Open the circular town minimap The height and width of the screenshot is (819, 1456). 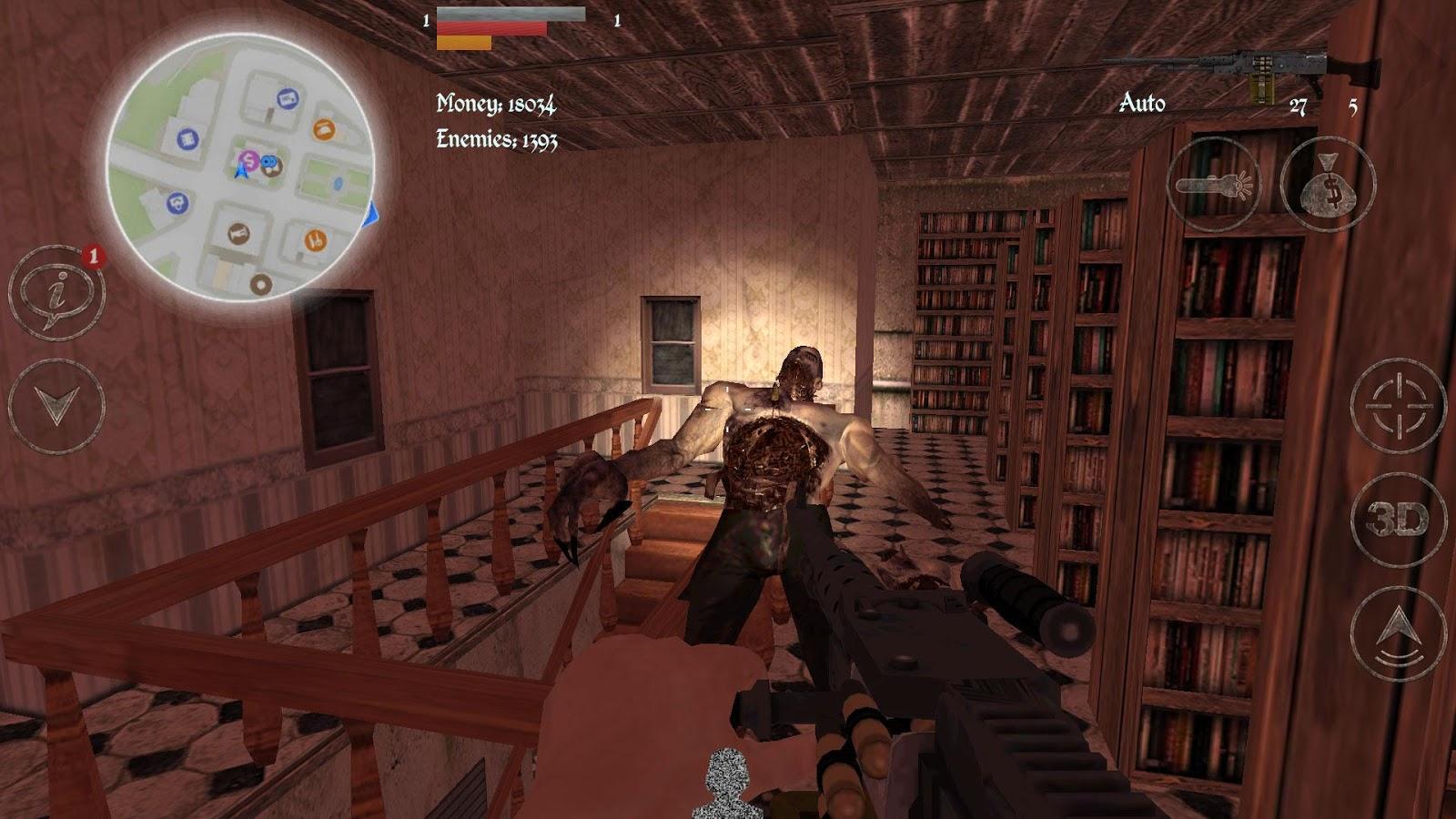pyautogui.click(x=241, y=168)
